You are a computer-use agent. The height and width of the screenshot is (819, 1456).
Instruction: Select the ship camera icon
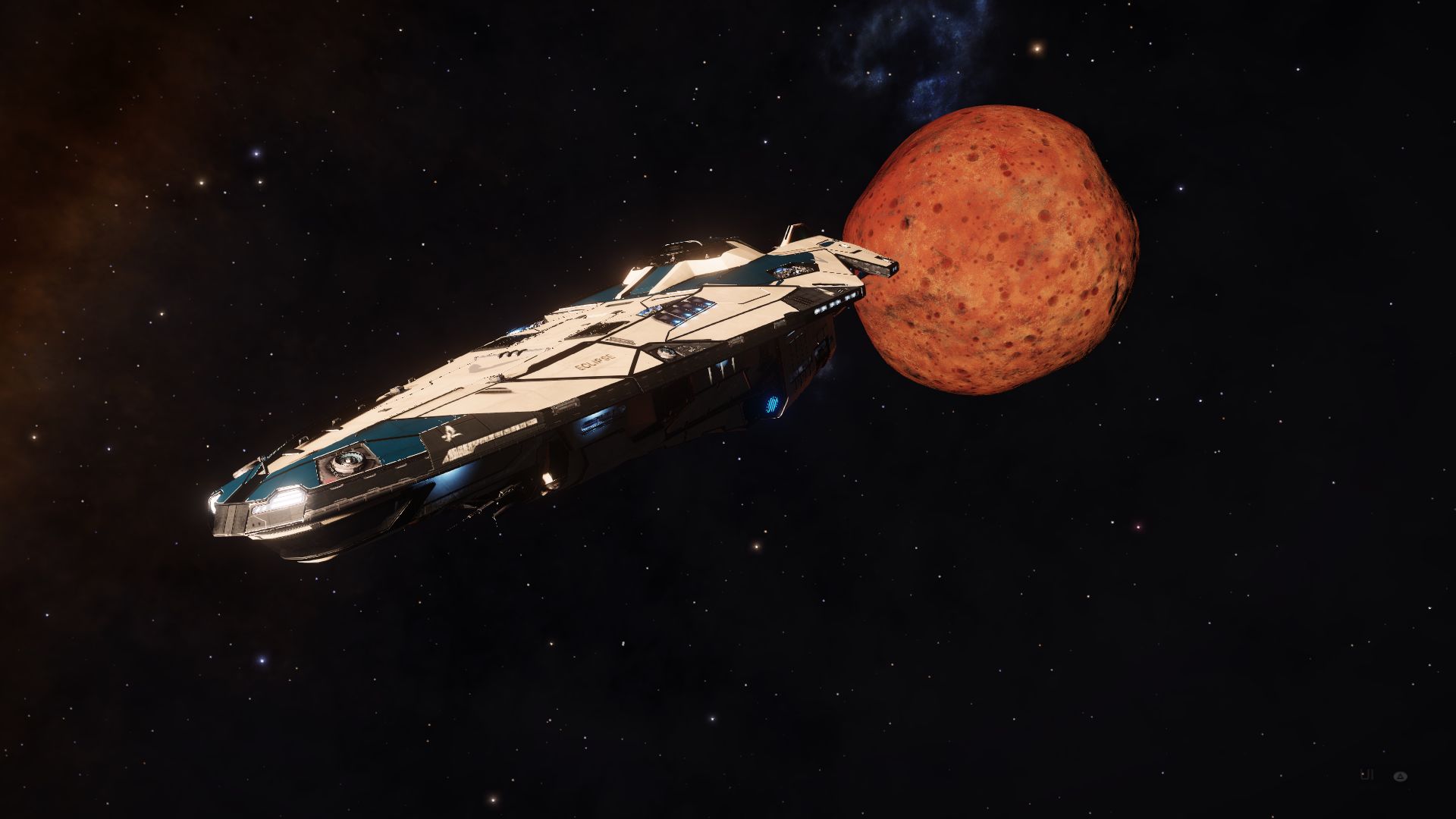[1401, 776]
